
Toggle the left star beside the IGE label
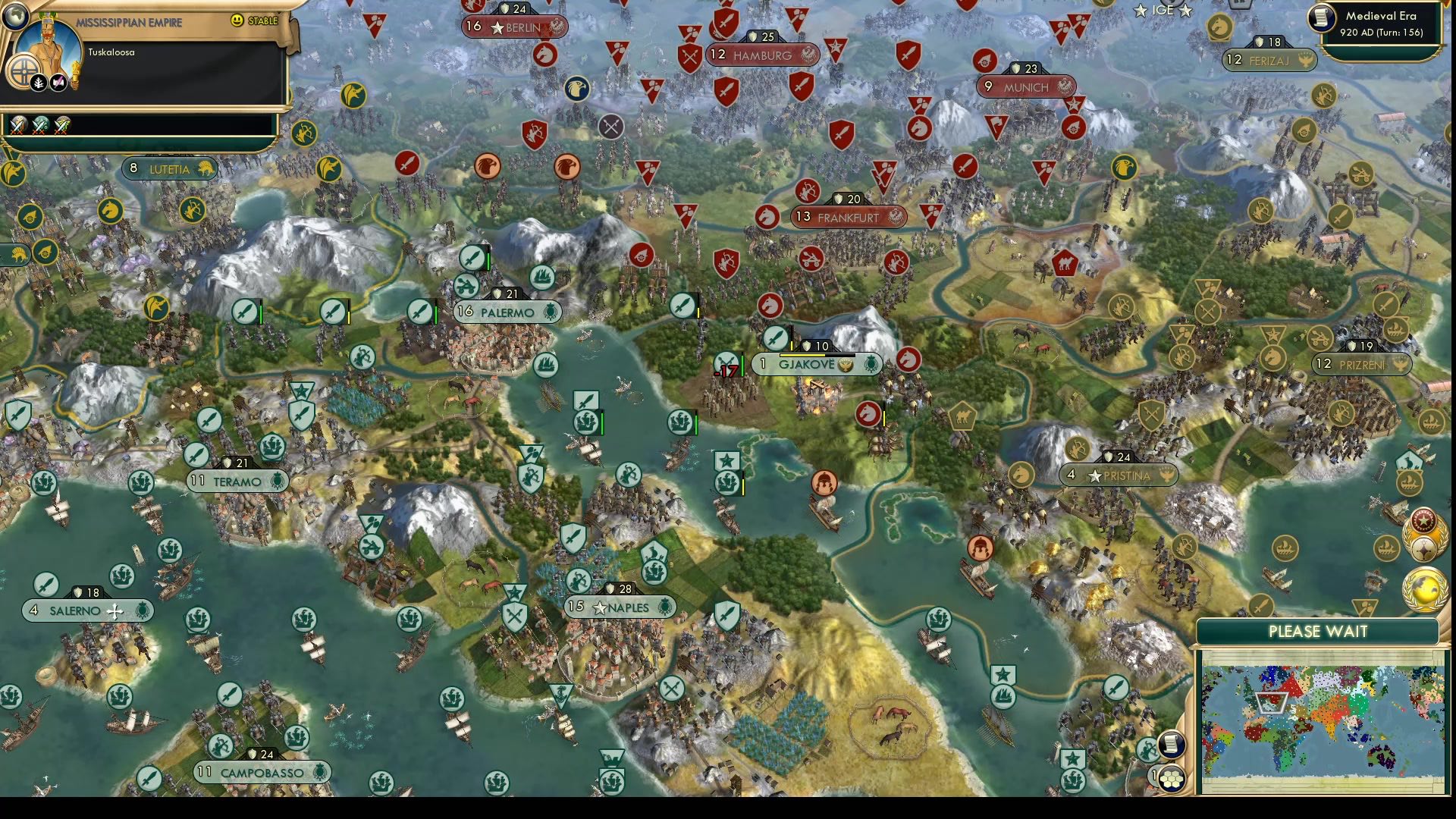pos(1140,11)
